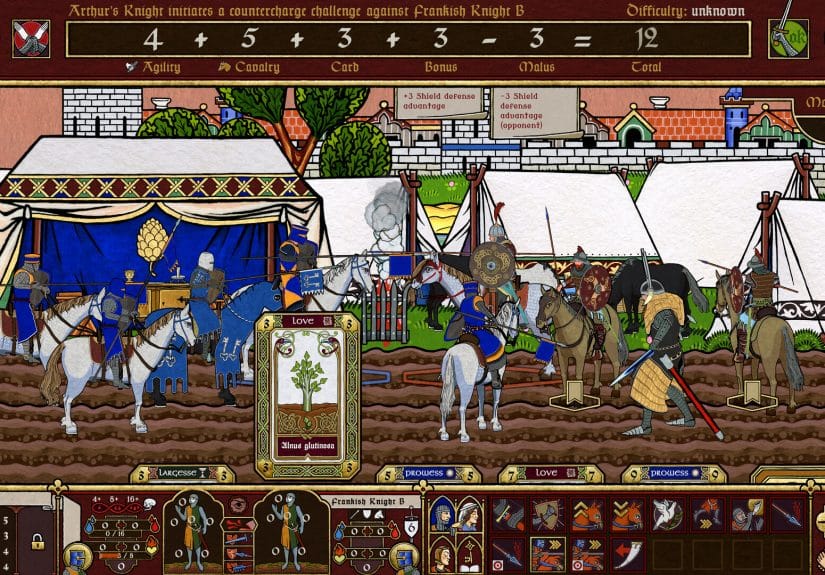
Task: Activate the white winged bird action icon
Action: [x=666, y=514]
